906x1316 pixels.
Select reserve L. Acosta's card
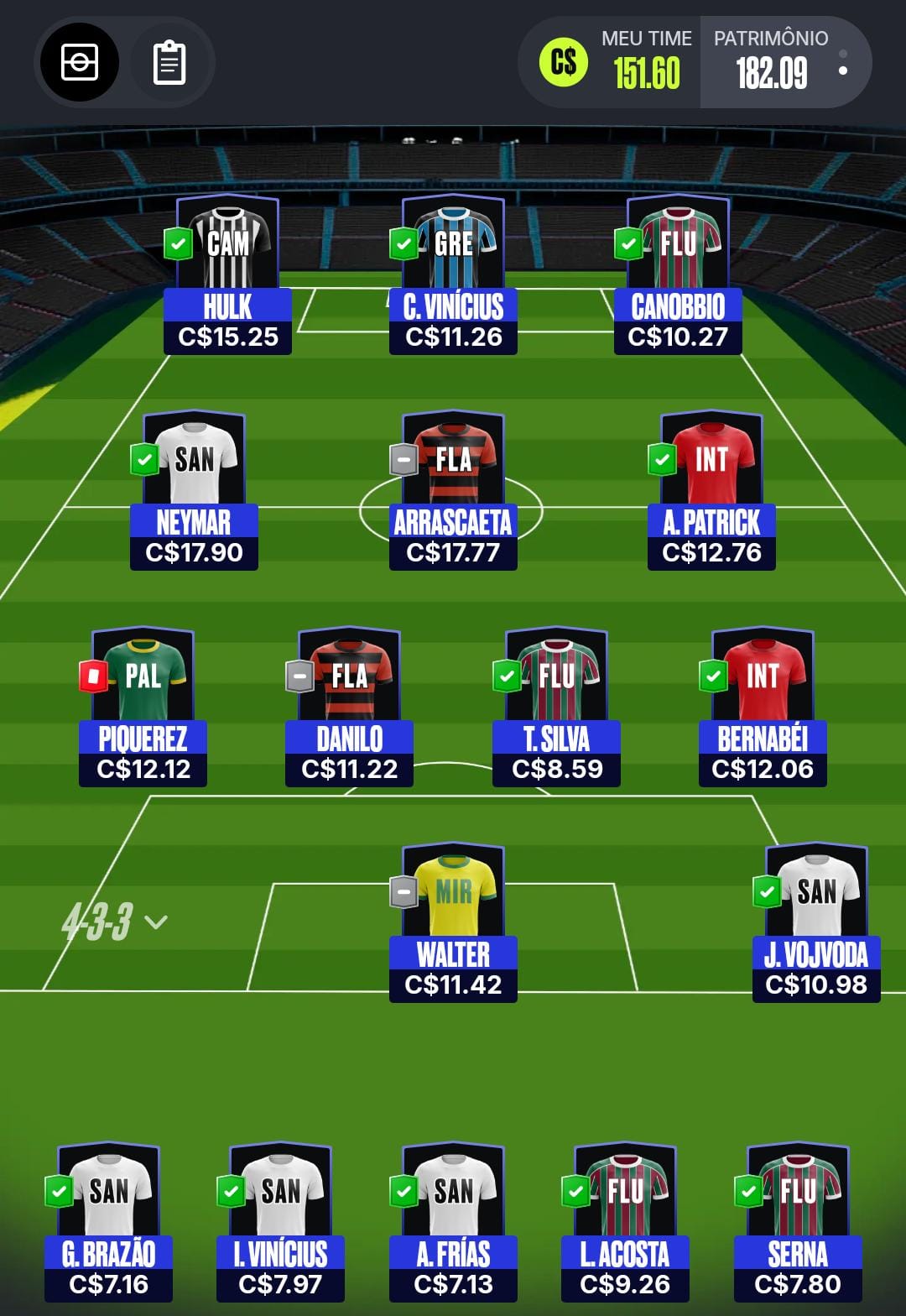click(625, 1223)
